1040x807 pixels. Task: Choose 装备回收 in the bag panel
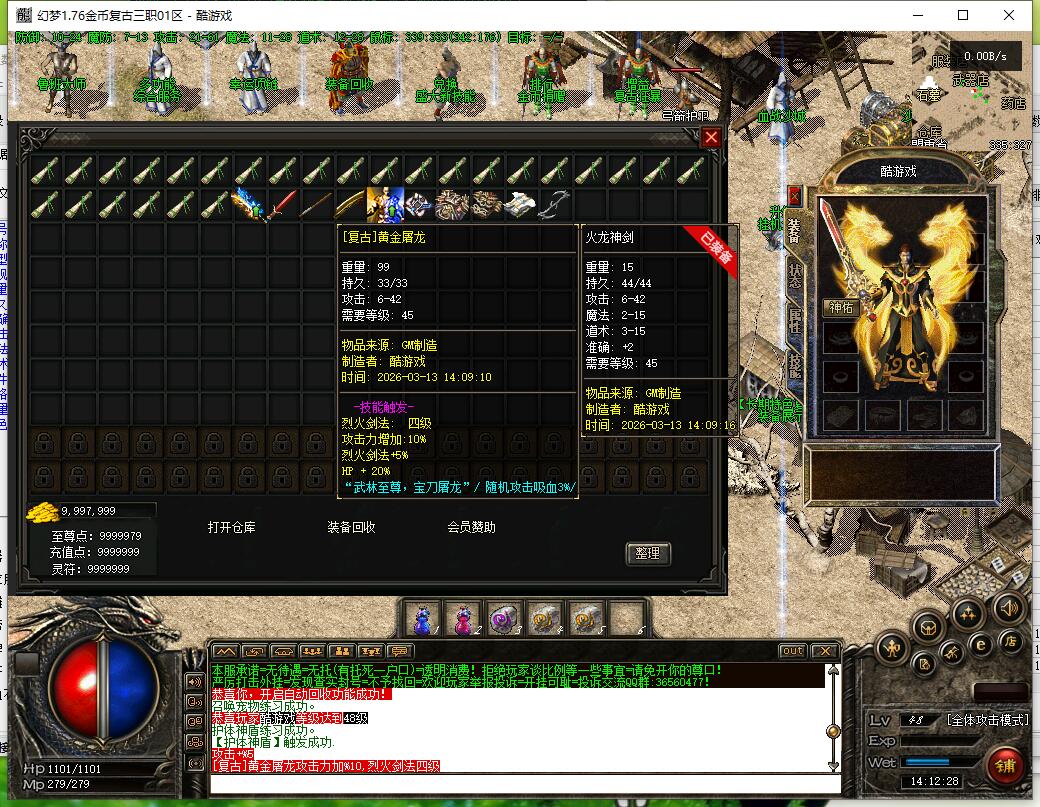click(x=351, y=527)
